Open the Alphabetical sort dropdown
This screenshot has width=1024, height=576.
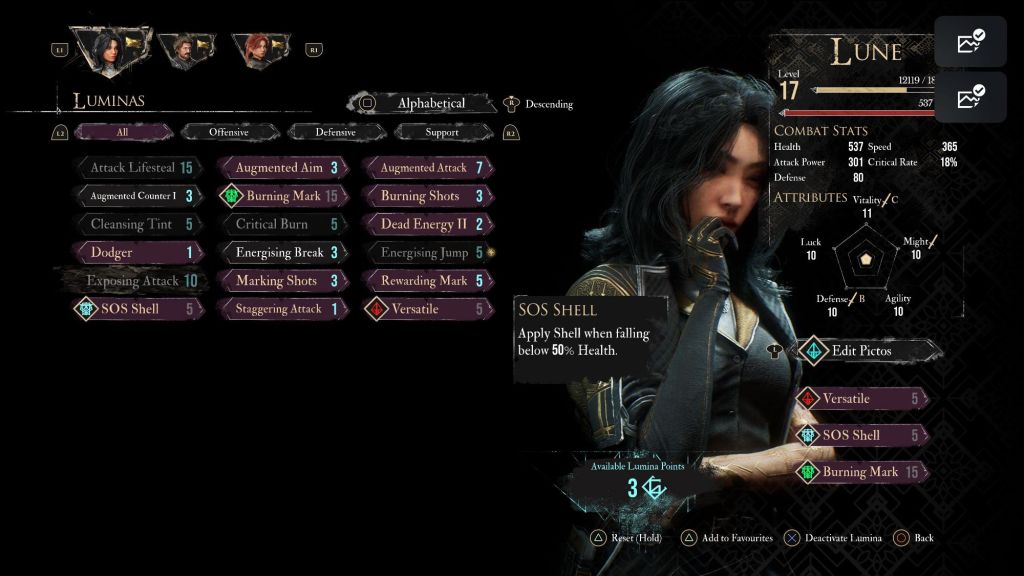point(430,103)
